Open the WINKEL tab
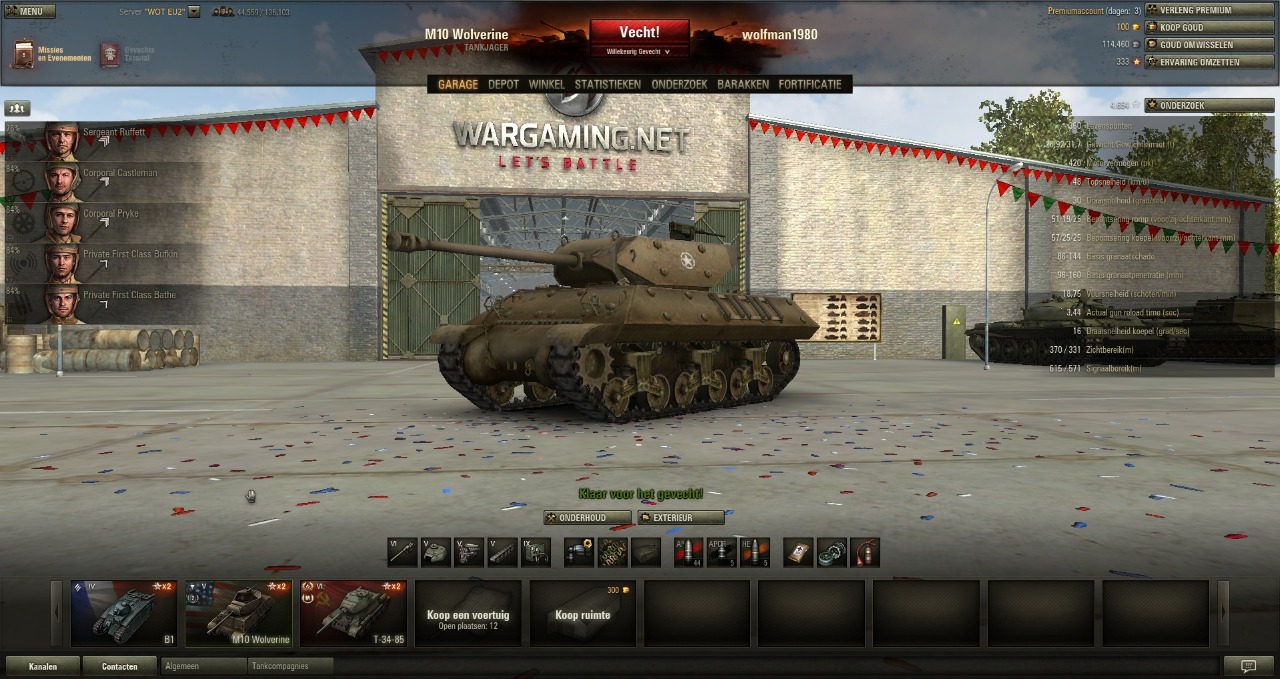 click(x=546, y=85)
